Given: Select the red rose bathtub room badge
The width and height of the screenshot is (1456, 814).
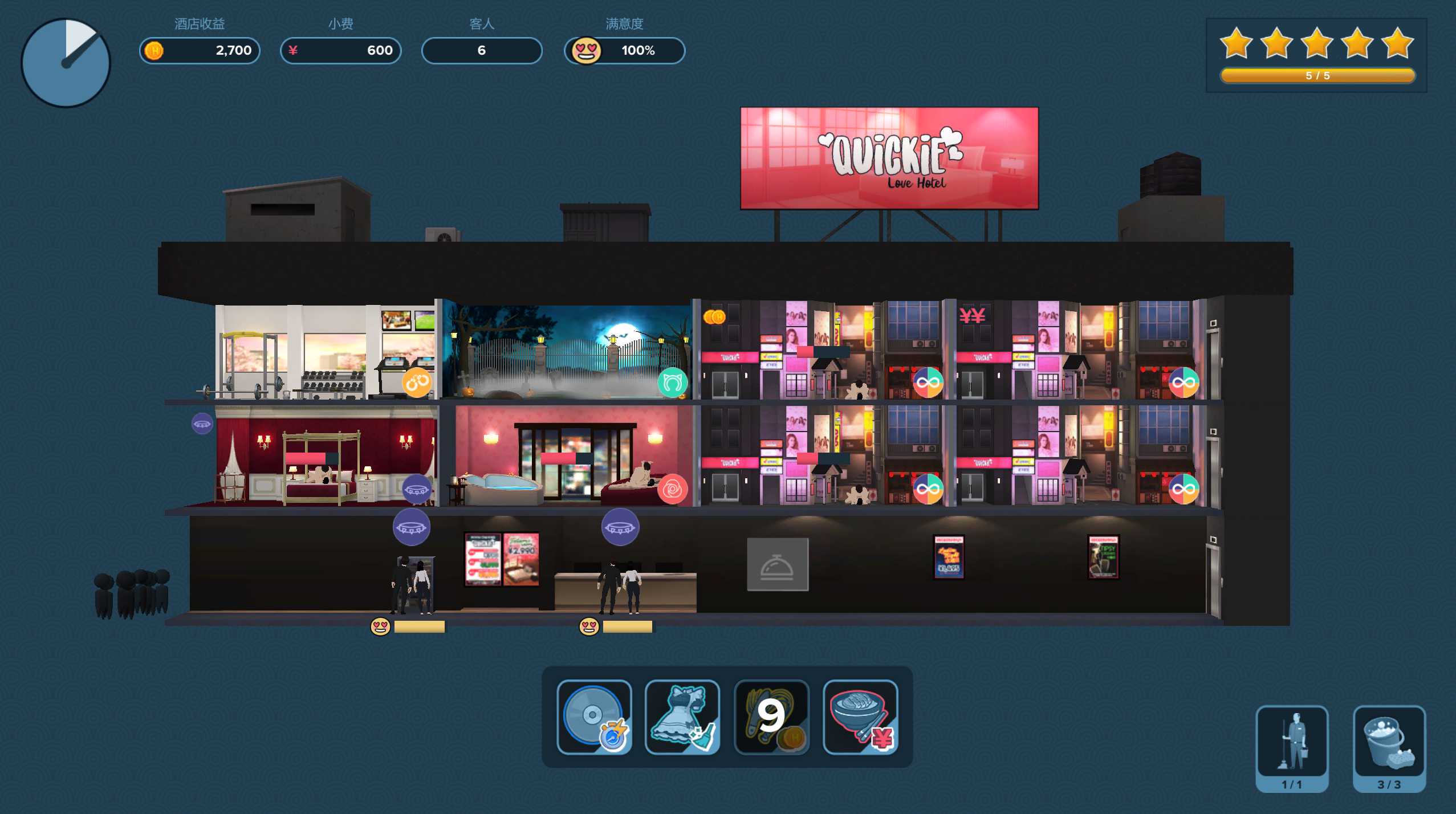Looking at the screenshot, I should pyautogui.click(x=672, y=489).
